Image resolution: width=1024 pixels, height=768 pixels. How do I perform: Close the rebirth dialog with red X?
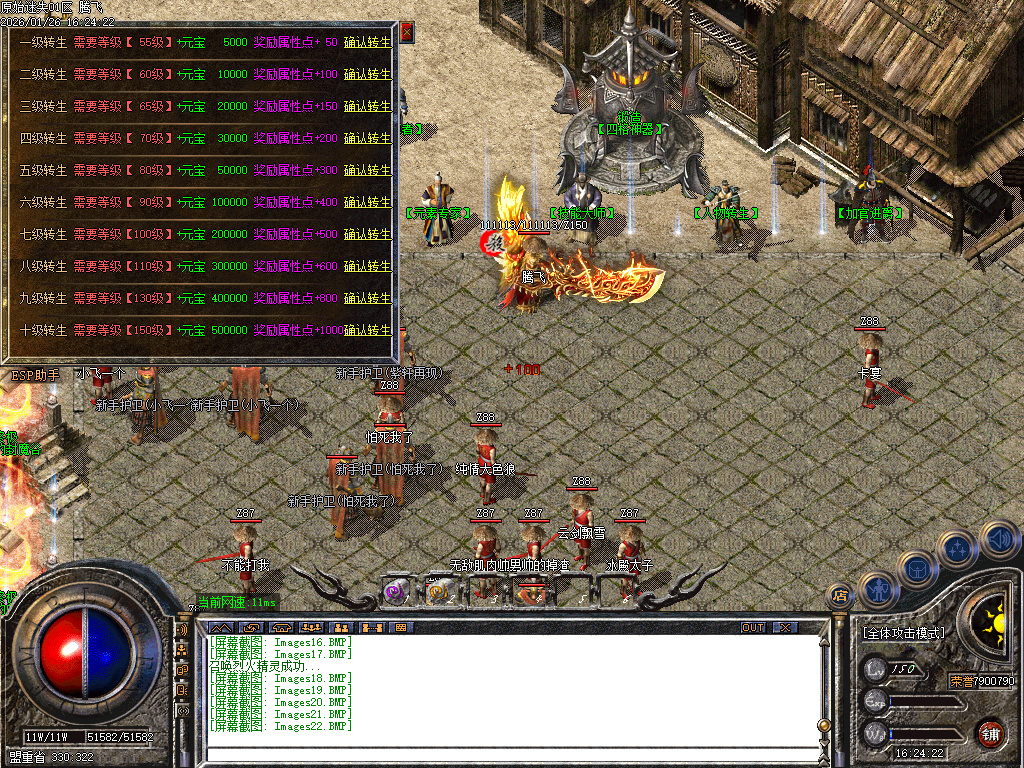(x=407, y=32)
